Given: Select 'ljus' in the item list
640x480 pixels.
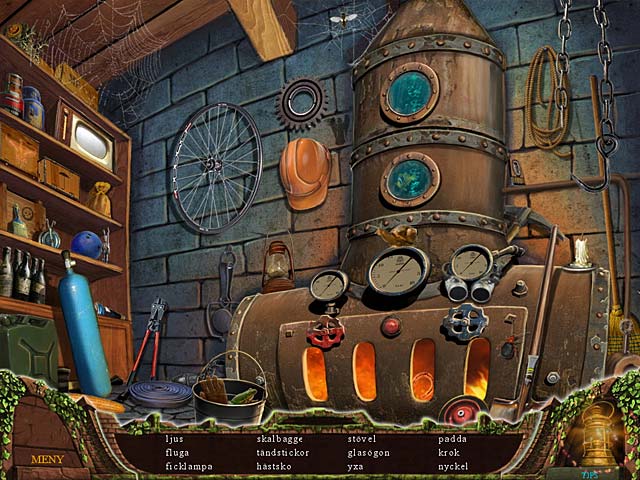Looking at the screenshot, I should (174, 439).
